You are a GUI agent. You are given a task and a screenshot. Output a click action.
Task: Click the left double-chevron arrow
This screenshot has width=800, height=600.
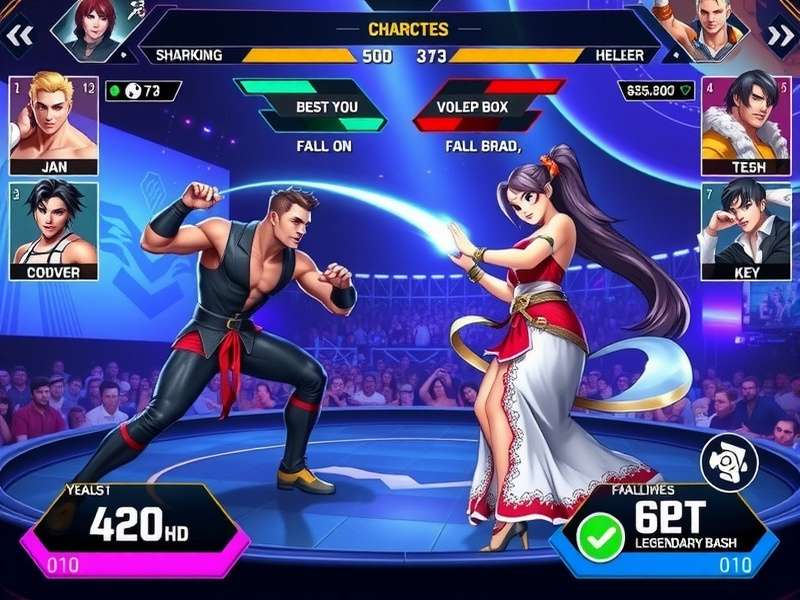(x=20, y=35)
